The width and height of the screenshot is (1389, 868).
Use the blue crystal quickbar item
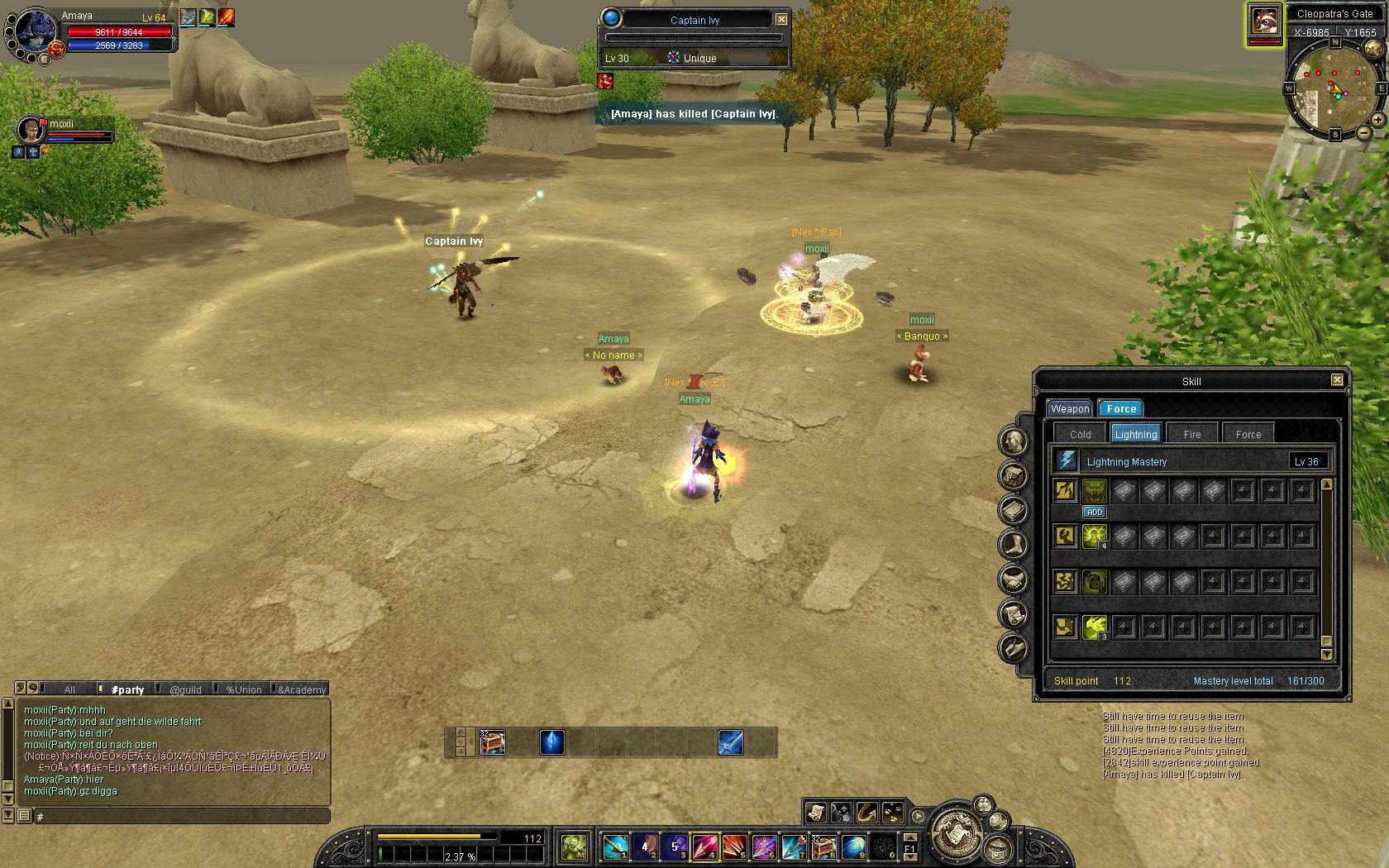tap(551, 742)
